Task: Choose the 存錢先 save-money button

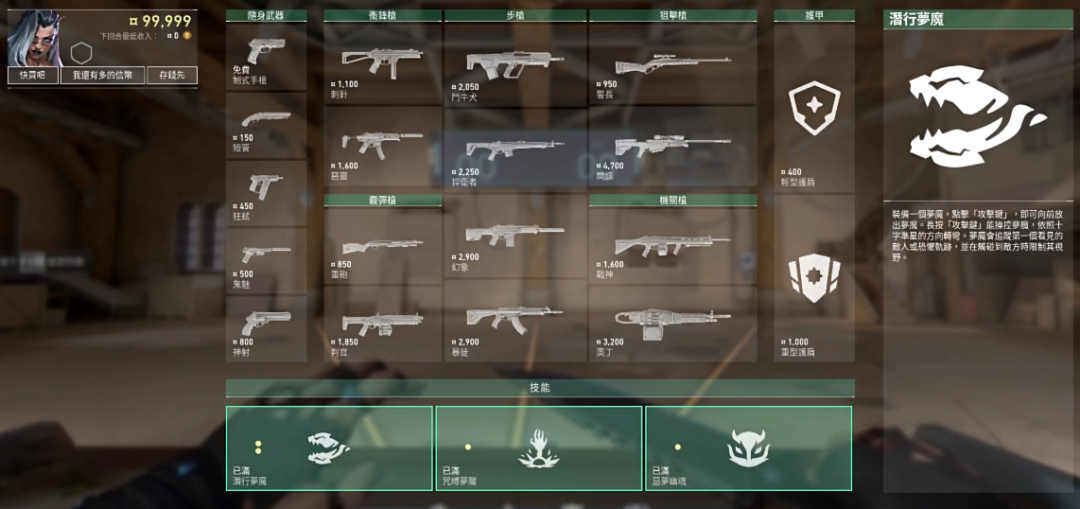Action: tap(172, 75)
